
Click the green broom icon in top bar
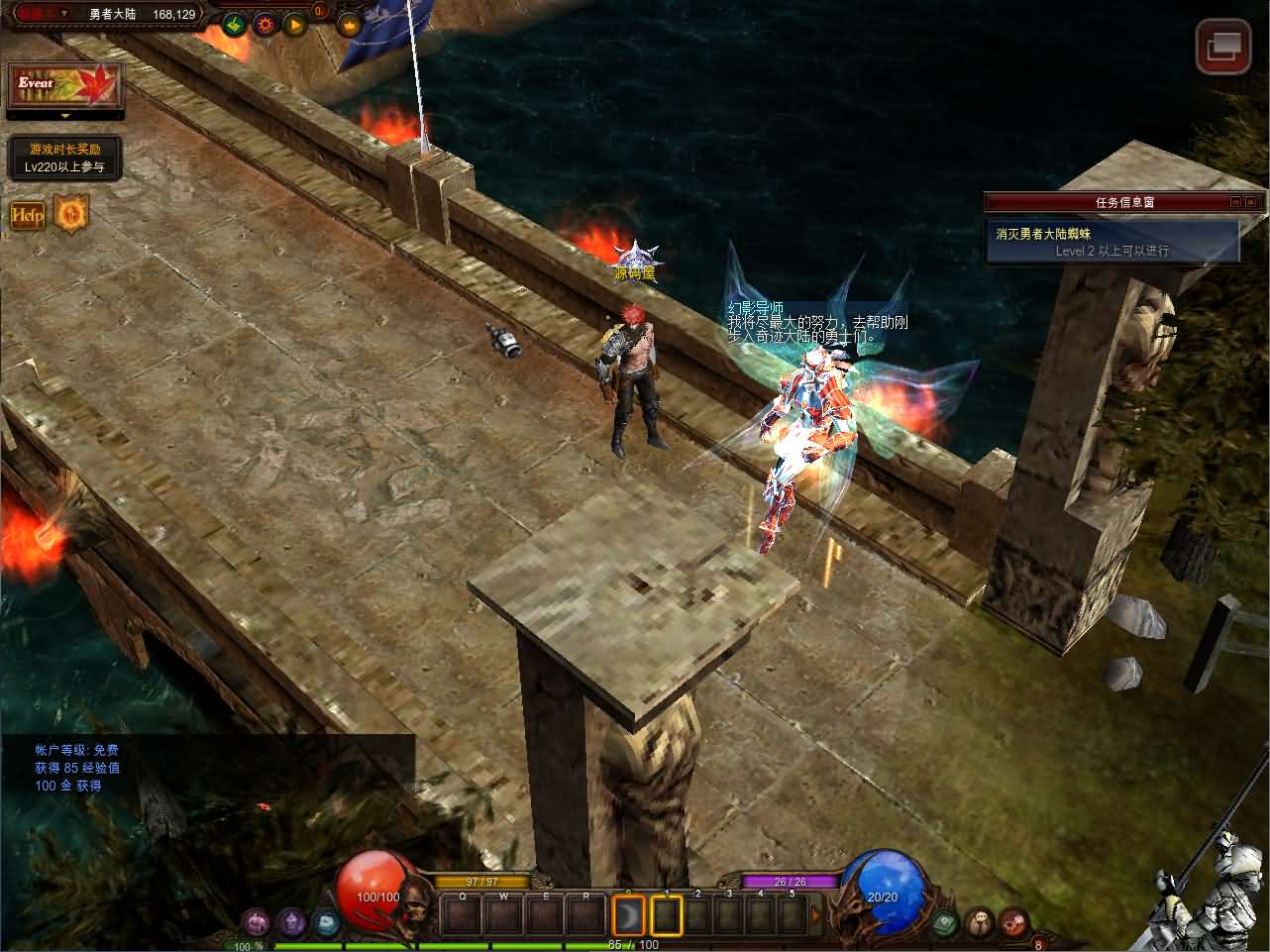[235, 23]
